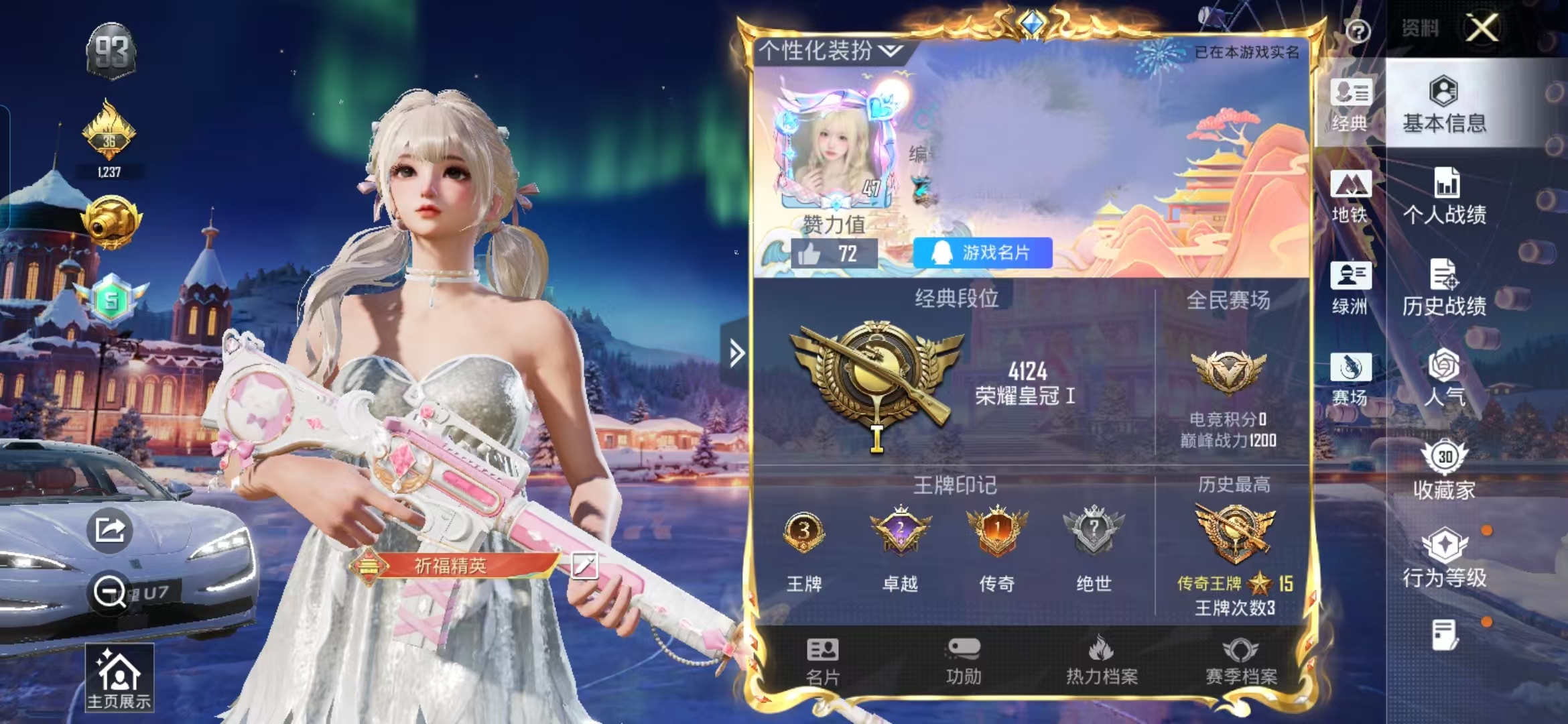
Task: View the 历史战绩 tab
Action: click(x=1444, y=289)
